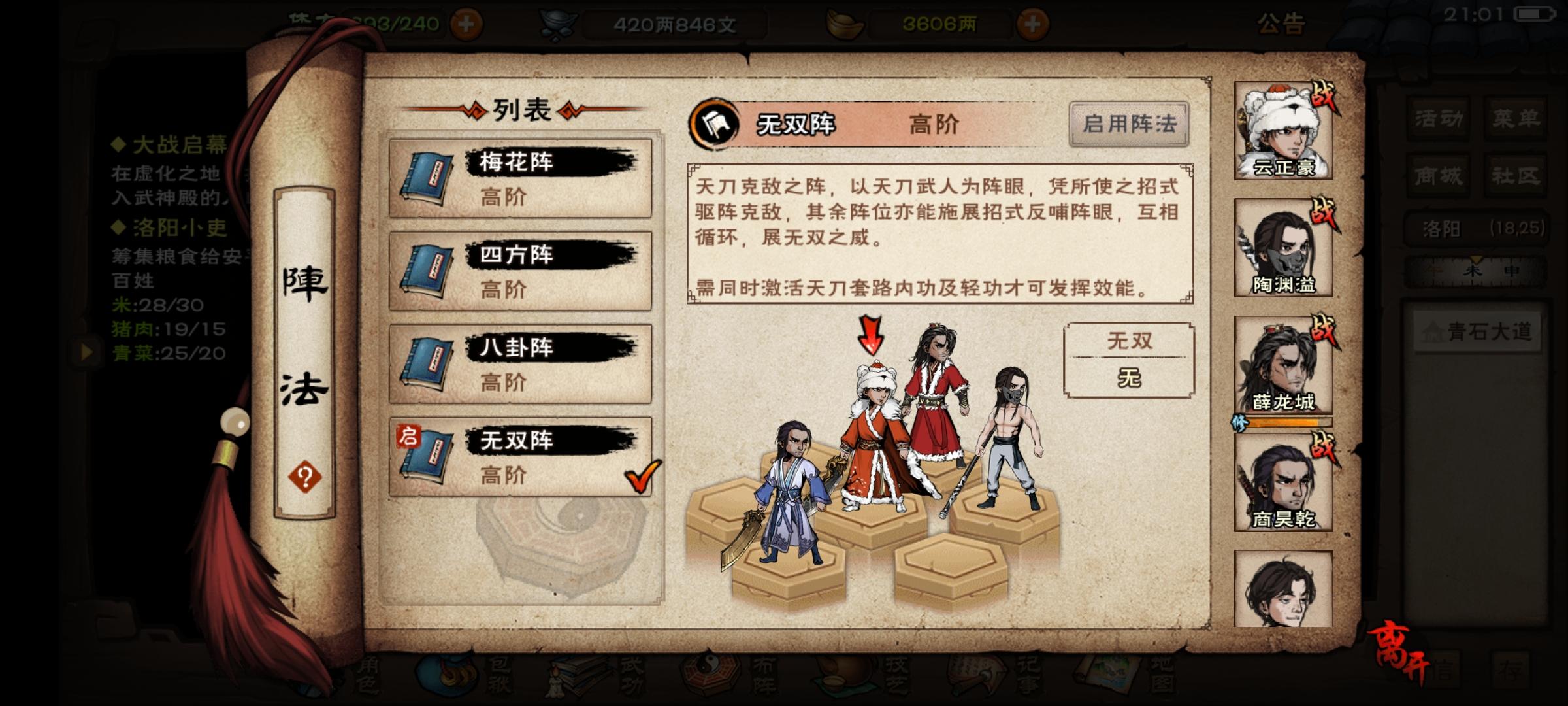Viewport: 1568px width, 706px height.
Task: Open the 活动 events panel
Action: pyautogui.click(x=1437, y=118)
